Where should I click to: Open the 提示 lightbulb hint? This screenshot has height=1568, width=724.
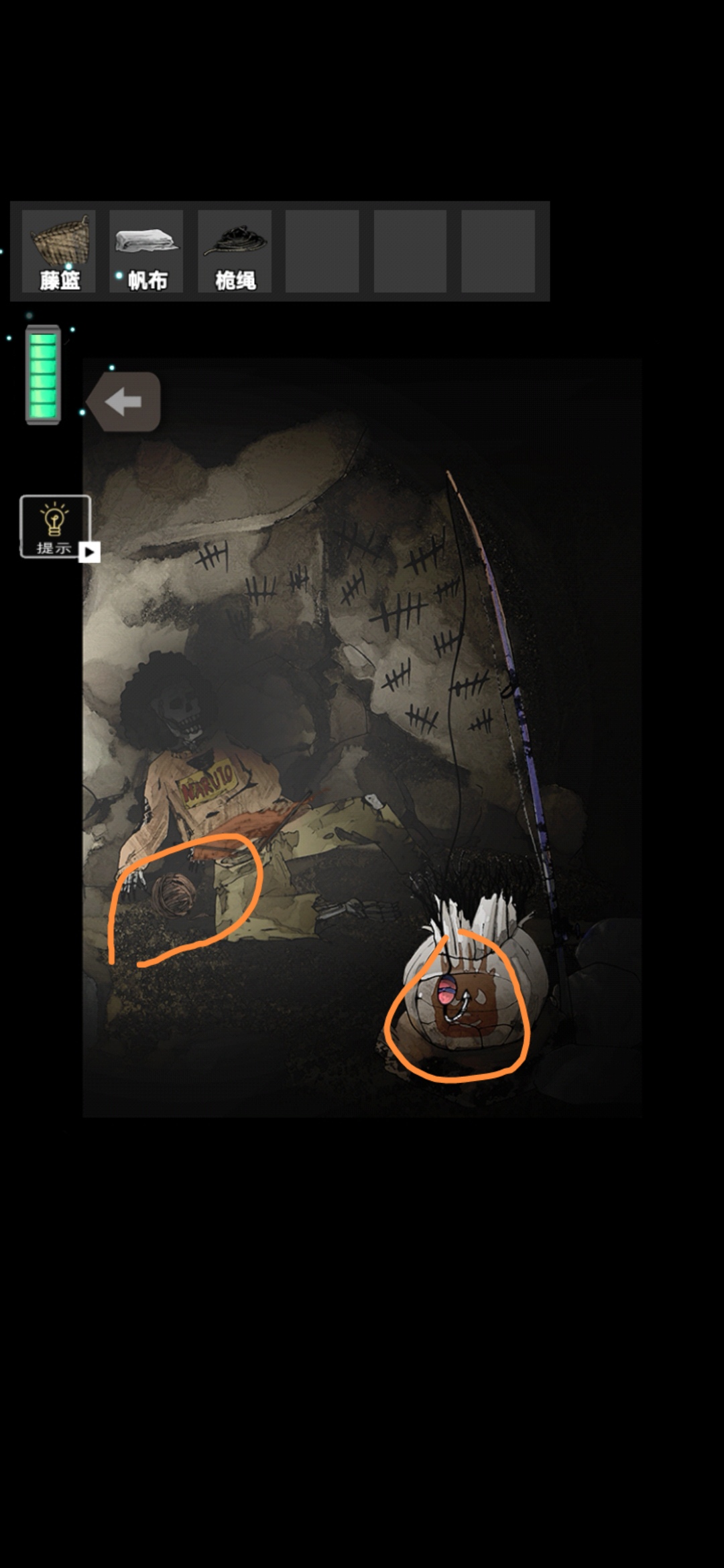click(x=55, y=527)
